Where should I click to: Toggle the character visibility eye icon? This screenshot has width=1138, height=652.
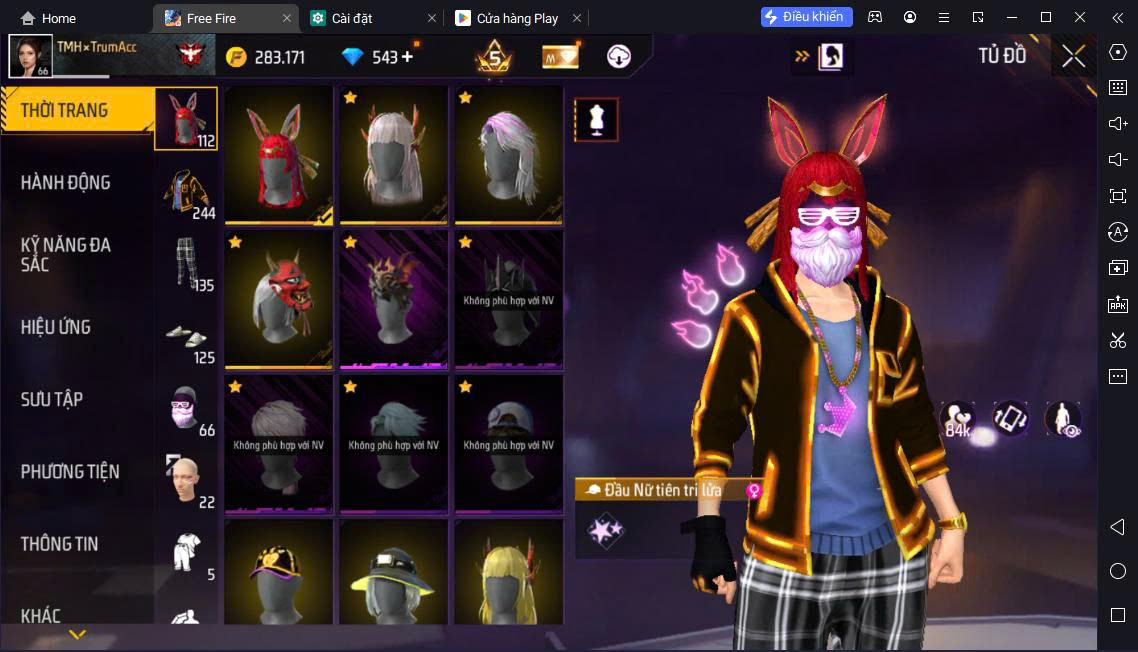pos(1063,419)
